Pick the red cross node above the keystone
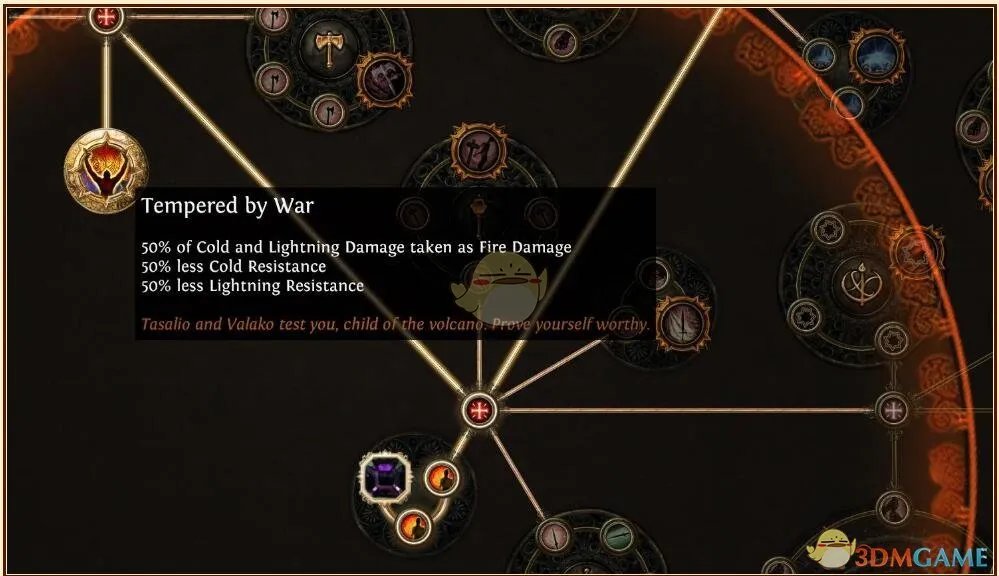This screenshot has width=999, height=576. tap(105, 17)
